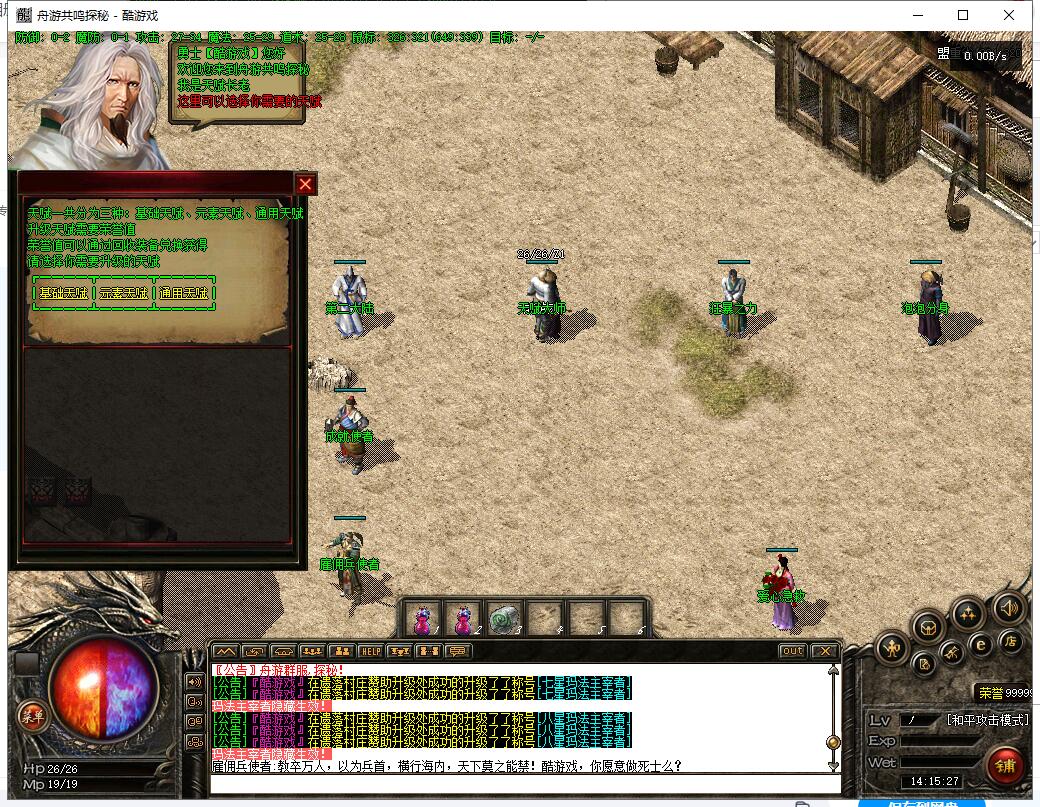Close the game window from the title bar
This screenshot has width=1040, height=807.
tap(1009, 15)
